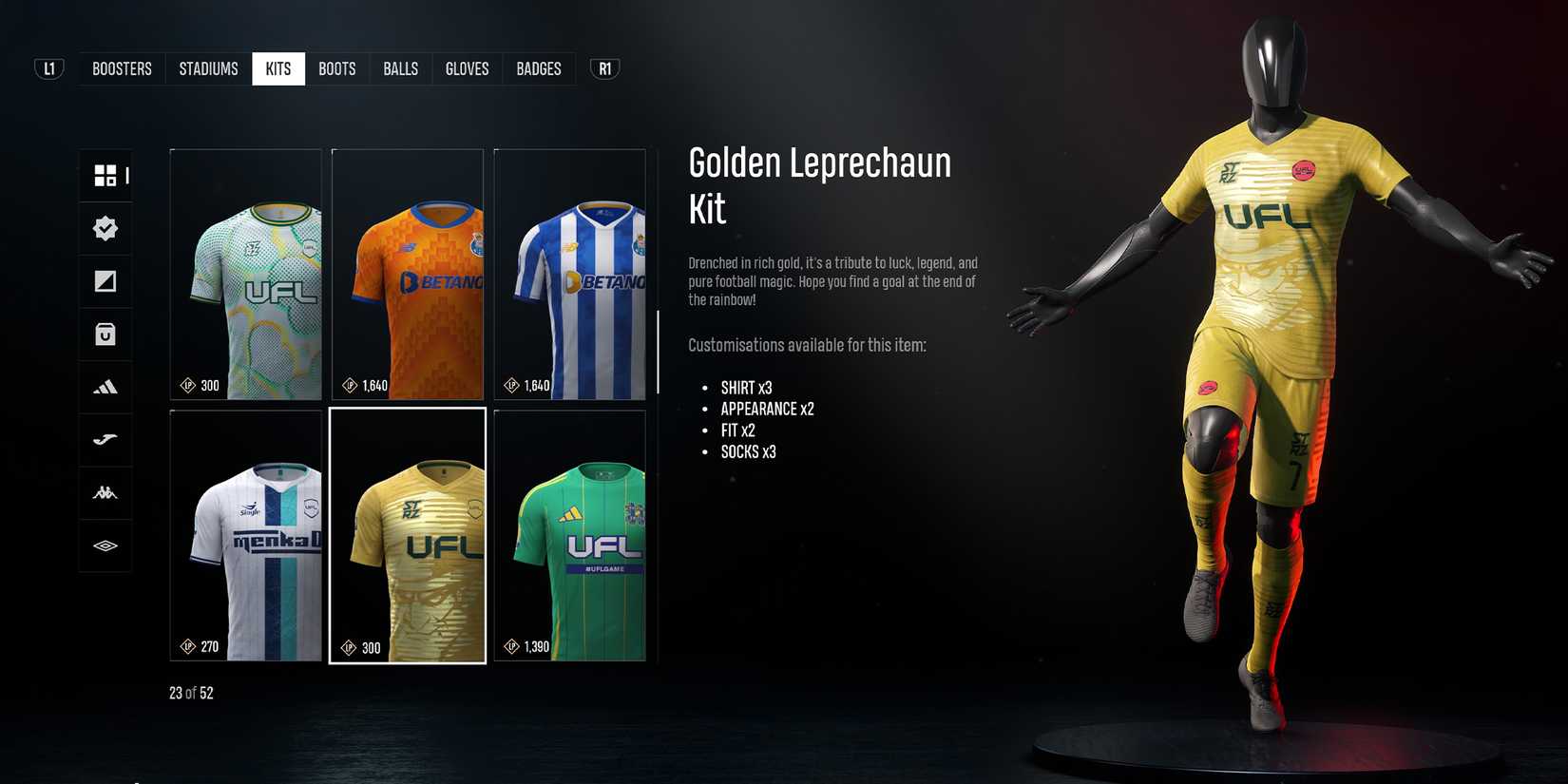
Task: Filter kits by the Umbro brand icon
Action: pos(105,545)
